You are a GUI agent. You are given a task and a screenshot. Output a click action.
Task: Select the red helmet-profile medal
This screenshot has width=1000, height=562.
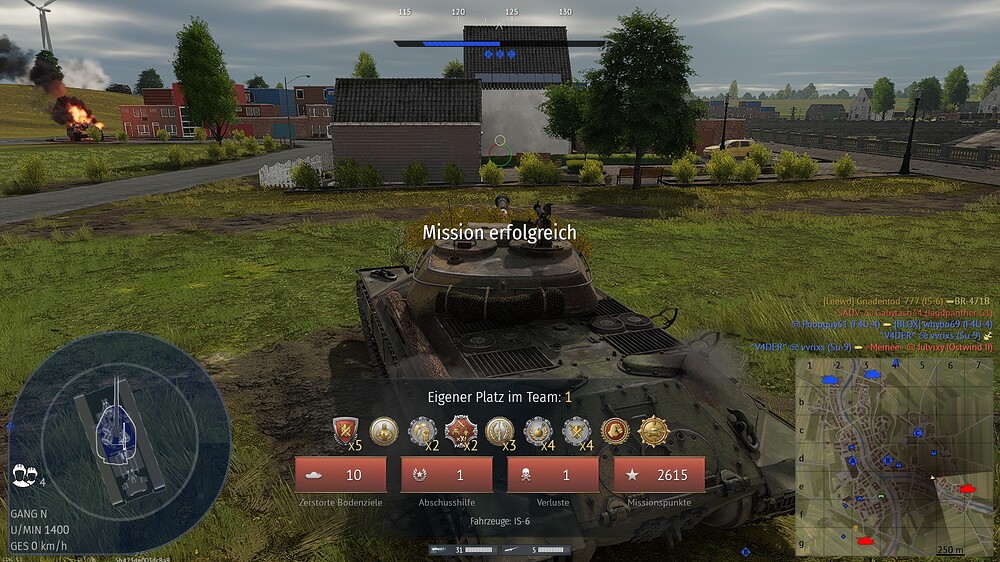click(615, 431)
